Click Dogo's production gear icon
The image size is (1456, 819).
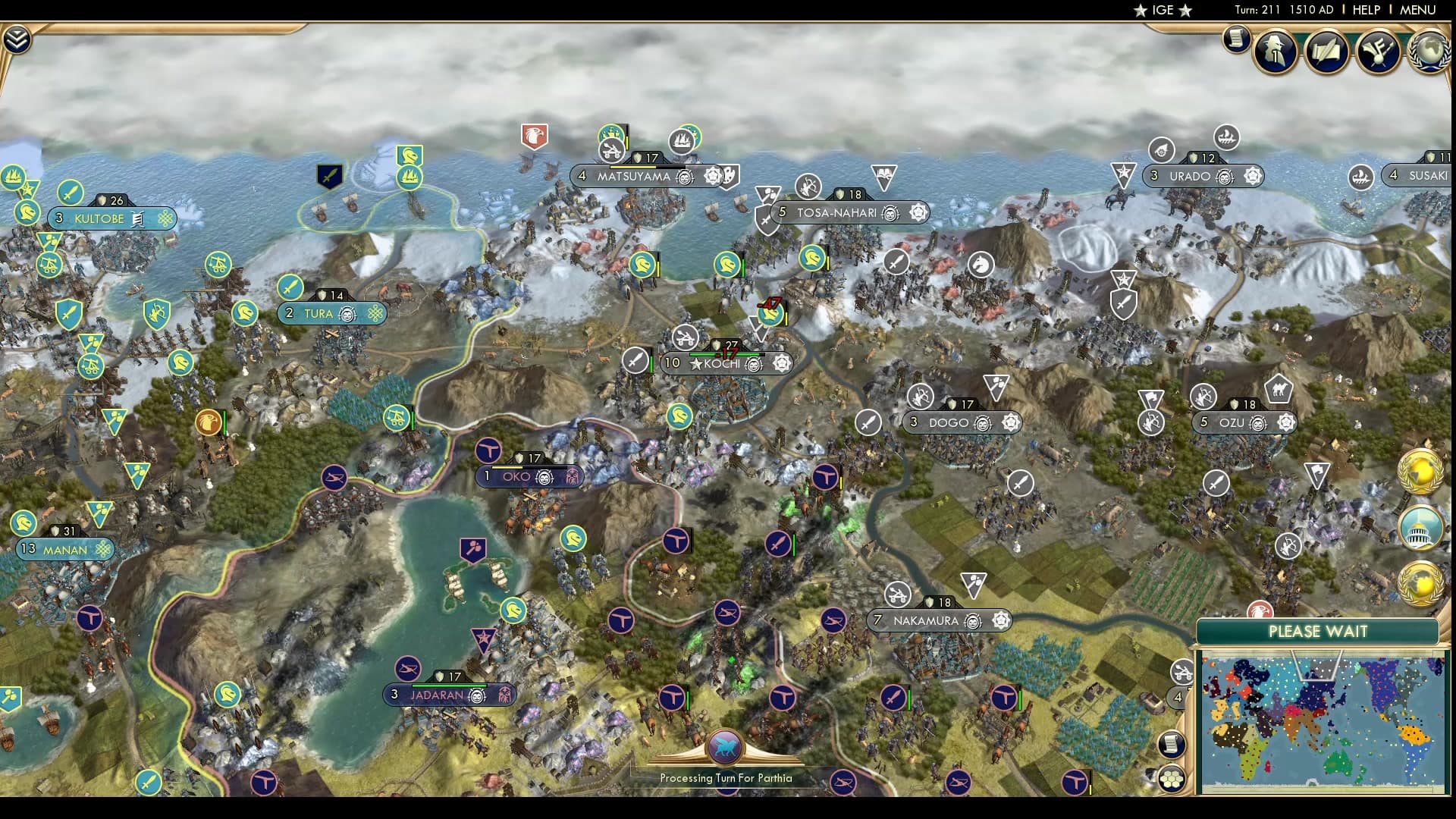[x=1009, y=423]
